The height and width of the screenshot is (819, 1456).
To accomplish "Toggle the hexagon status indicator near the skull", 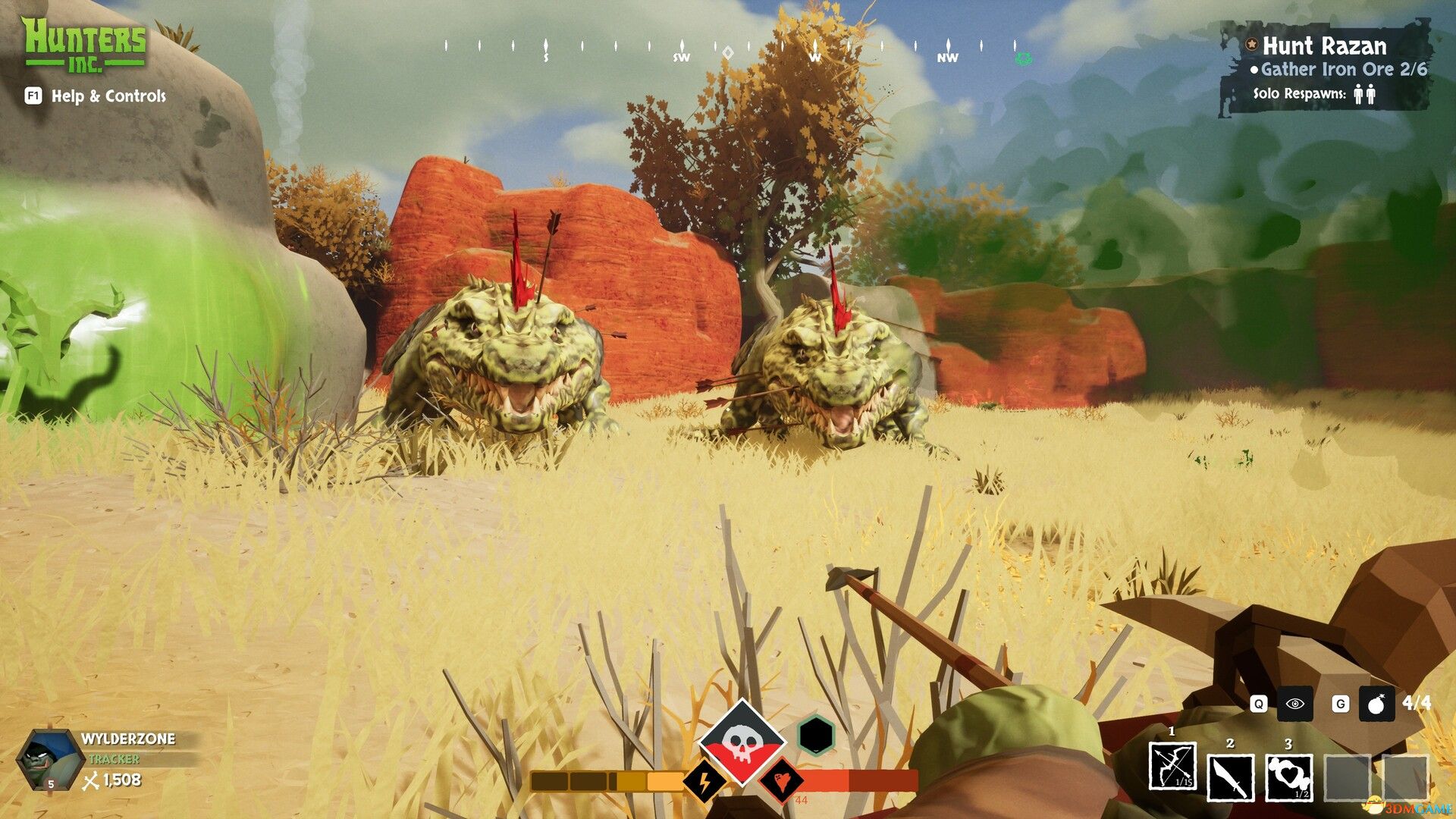I will pyautogui.click(x=815, y=736).
